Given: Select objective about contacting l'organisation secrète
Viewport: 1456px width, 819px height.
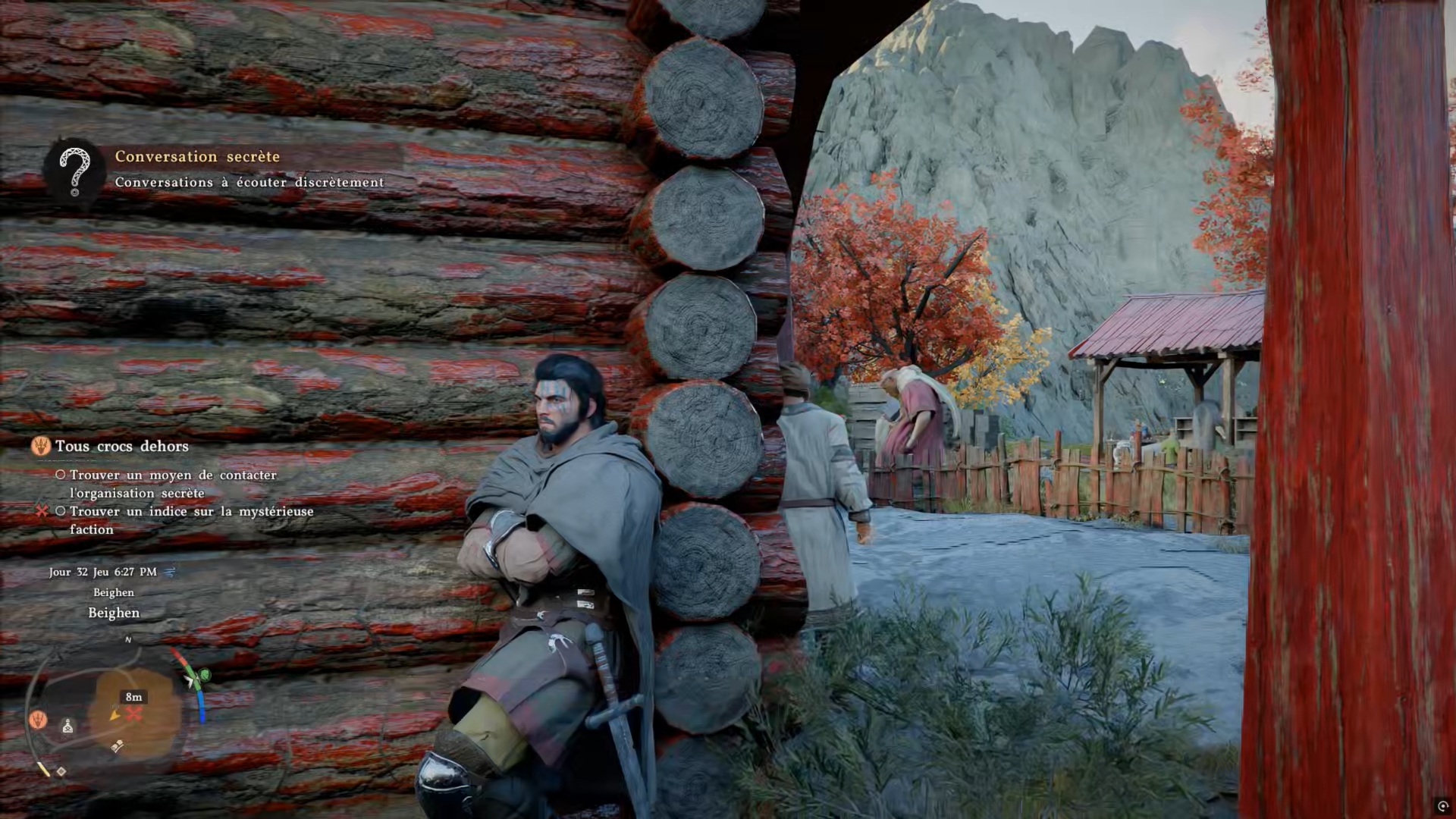Looking at the screenshot, I should coord(172,484).
